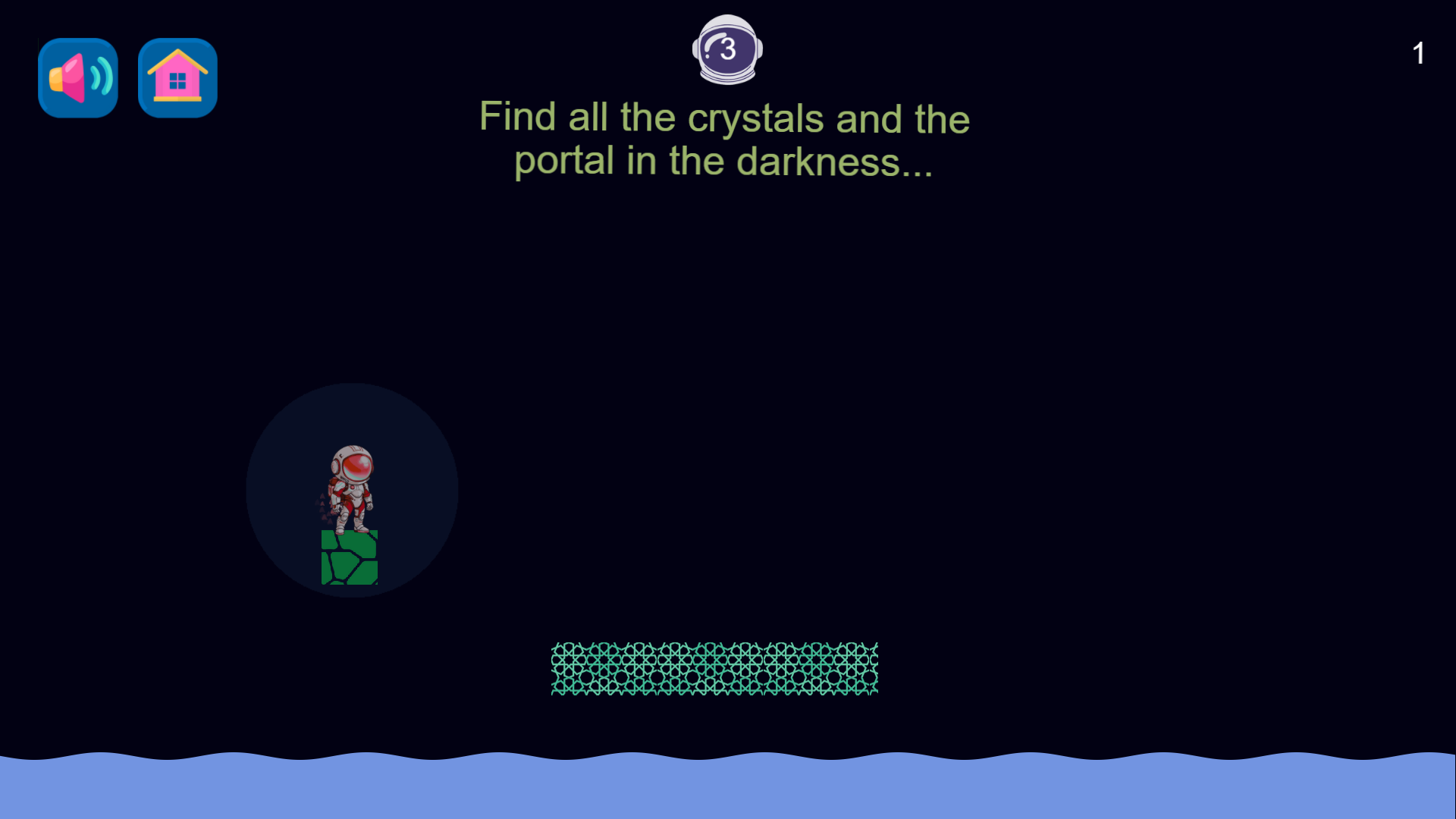Image resolution: width=1456 pixels, height=819 pixels.
Task: Click the green rock platform
Action: [x=350, y=557]
